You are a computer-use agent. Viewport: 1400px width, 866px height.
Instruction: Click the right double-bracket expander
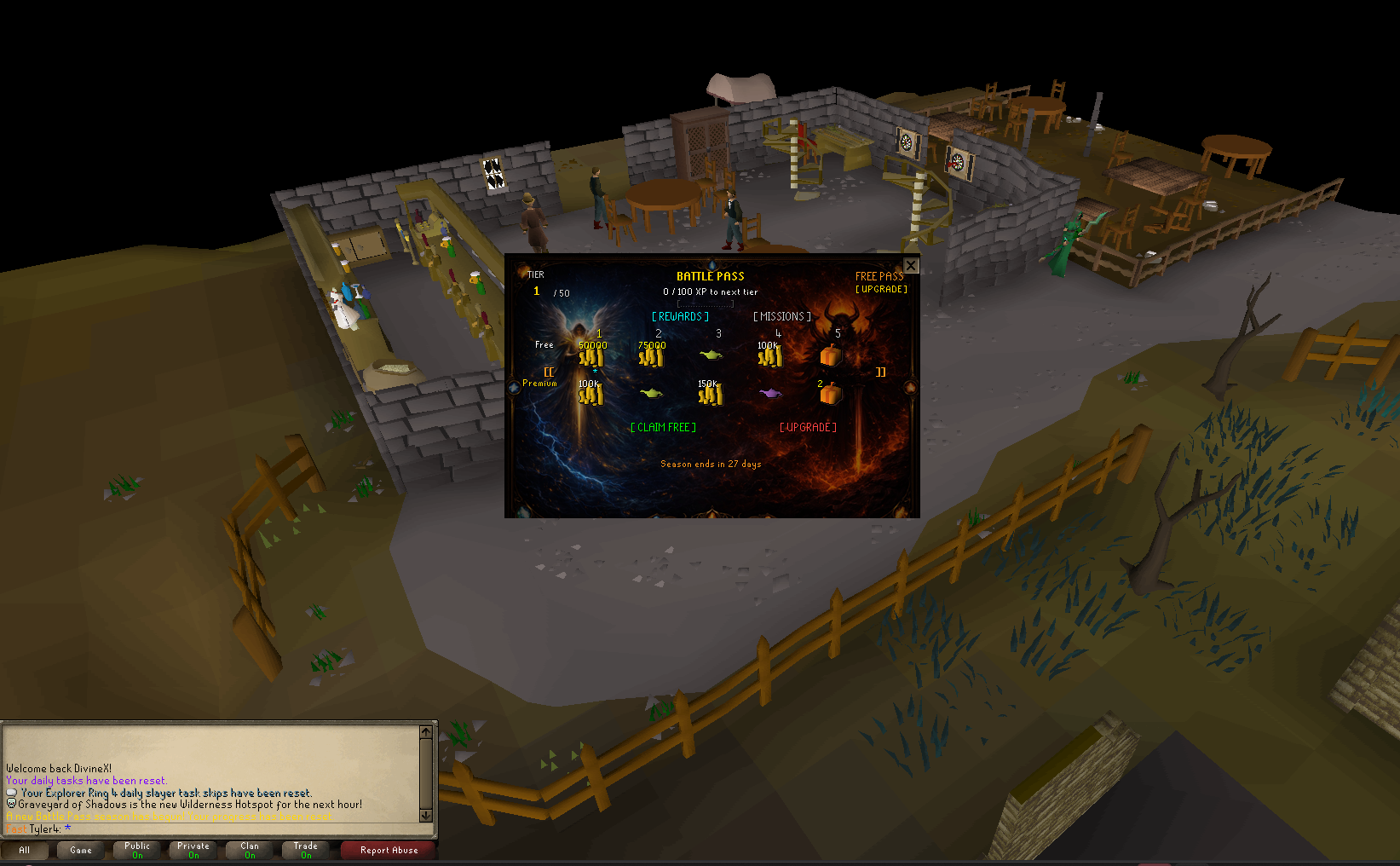(x=880, y=372)
